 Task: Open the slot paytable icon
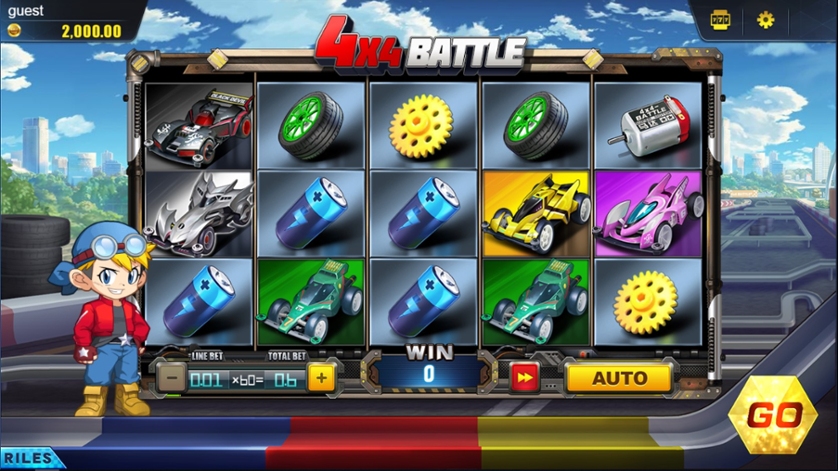pyautogui.click(x=719, y=19)
